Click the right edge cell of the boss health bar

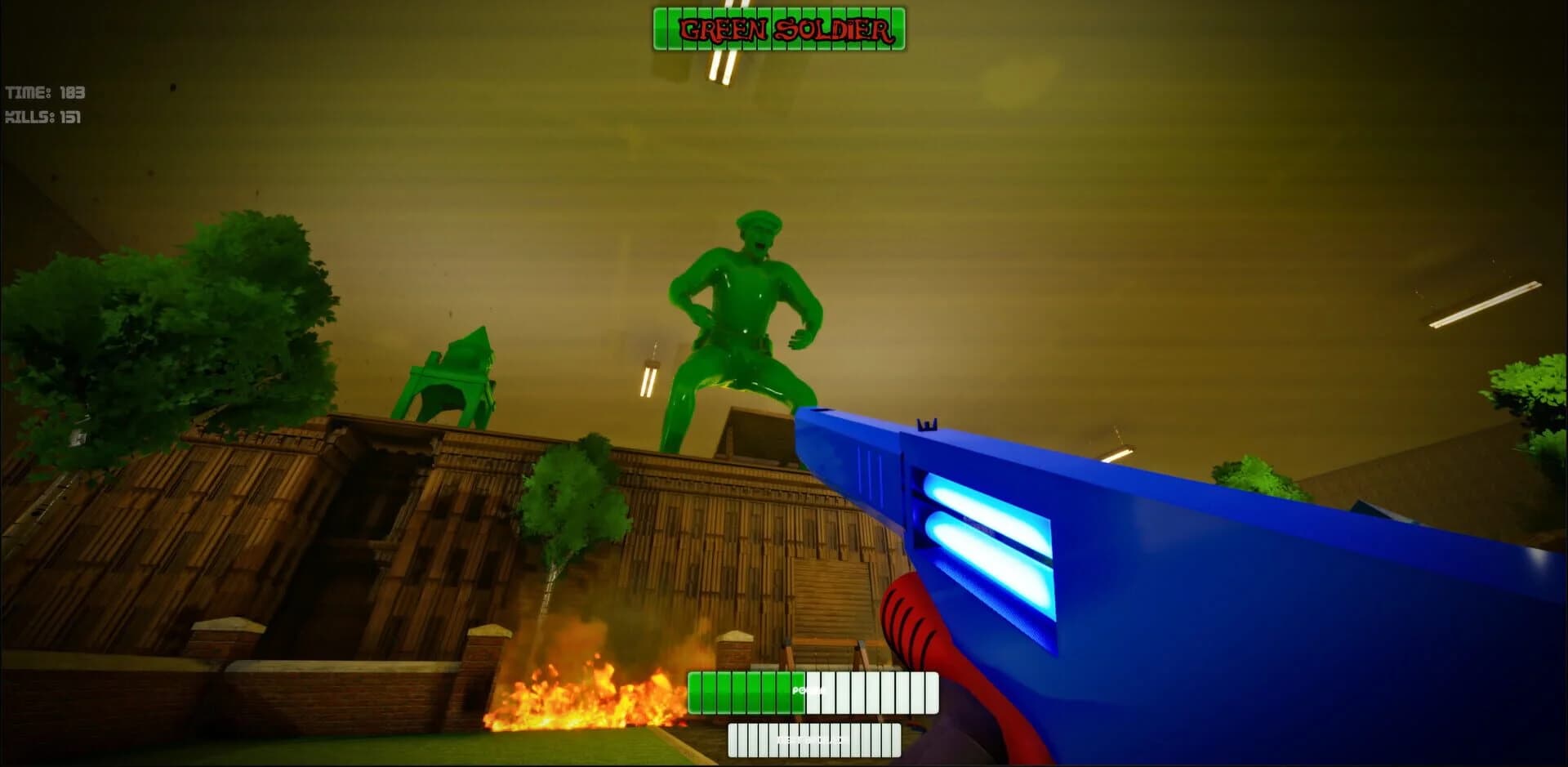coord(898,26)
